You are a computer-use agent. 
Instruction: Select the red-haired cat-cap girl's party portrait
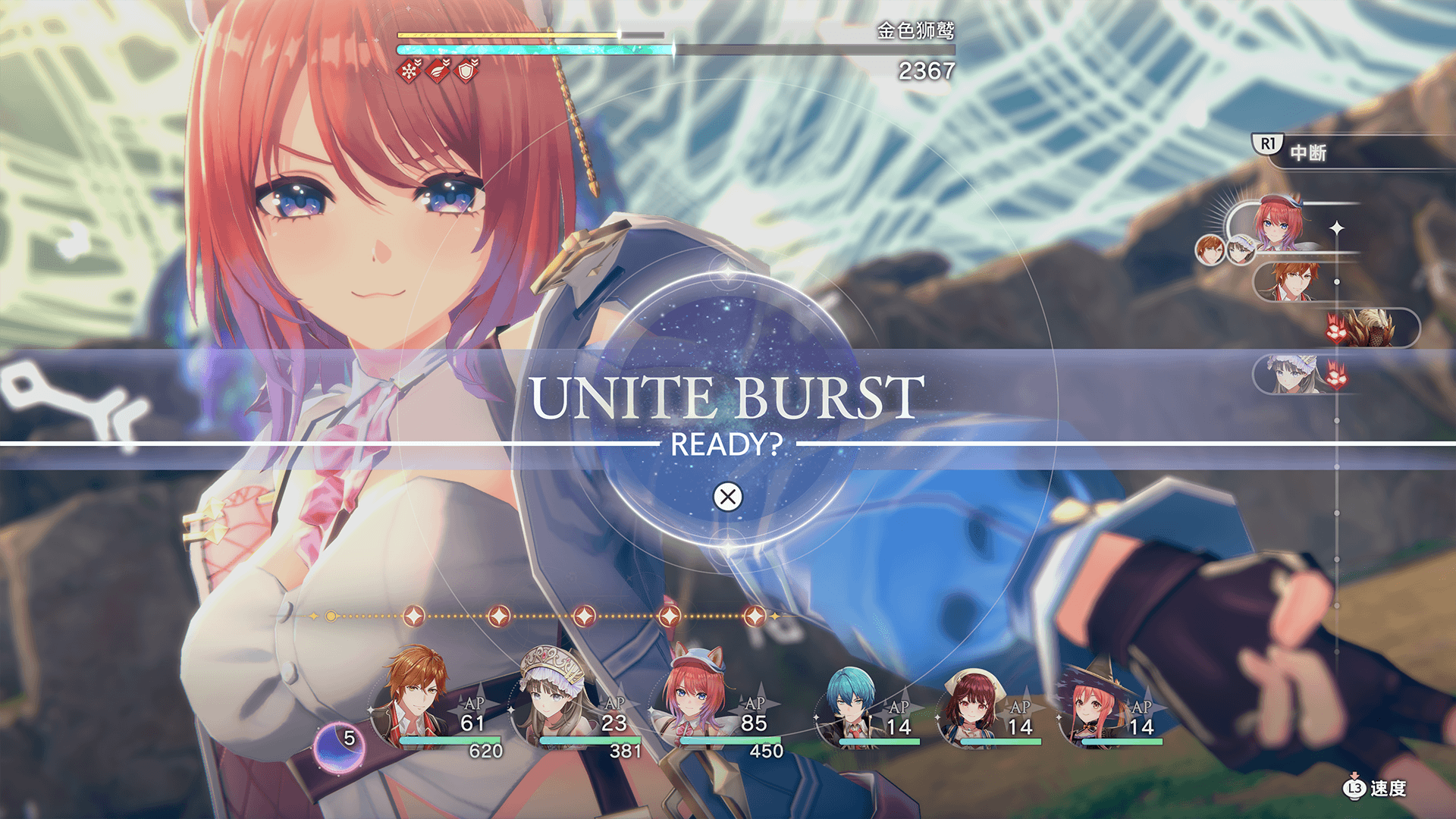[692, 696]
